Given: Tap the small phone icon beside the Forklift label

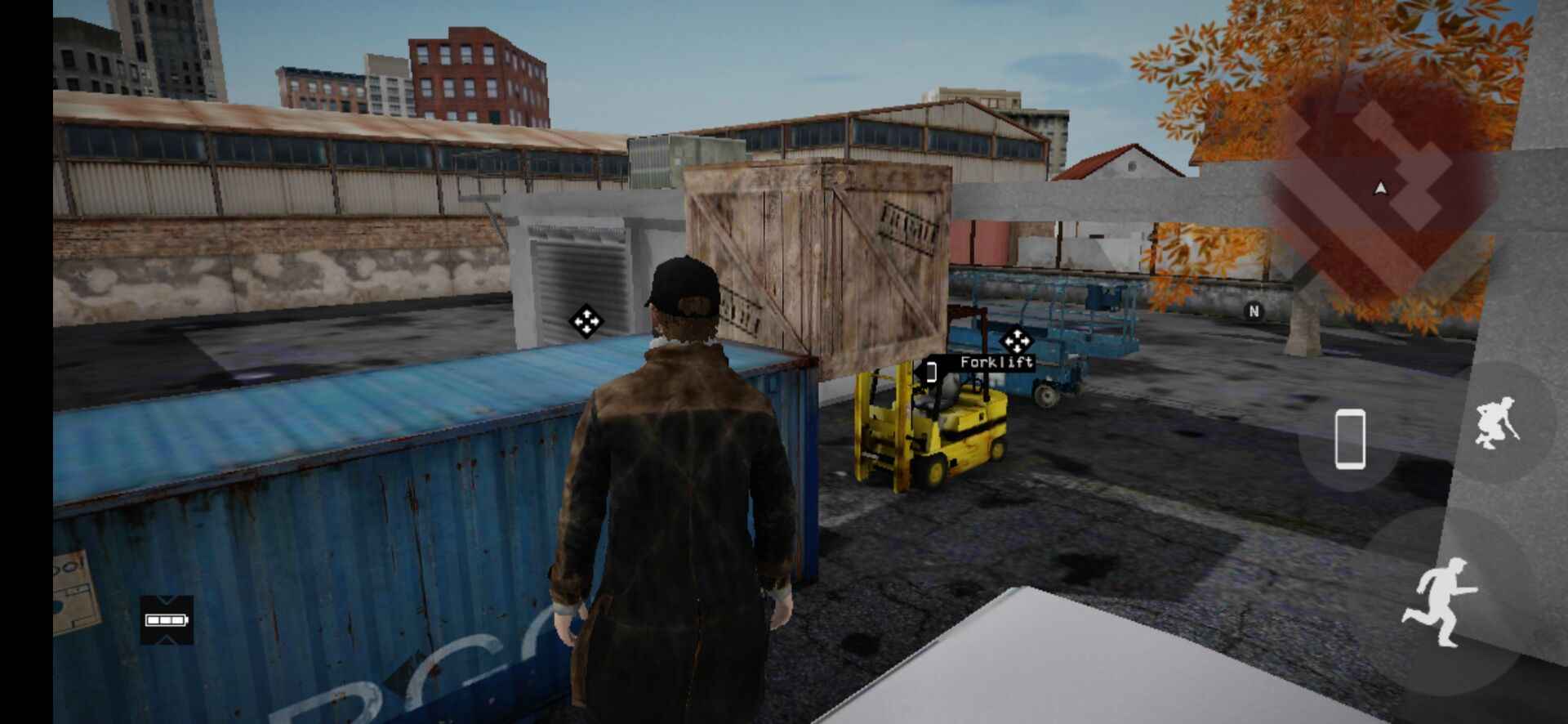Looking at the screenshot, I should pyautogui.click(x=932, y=372).
